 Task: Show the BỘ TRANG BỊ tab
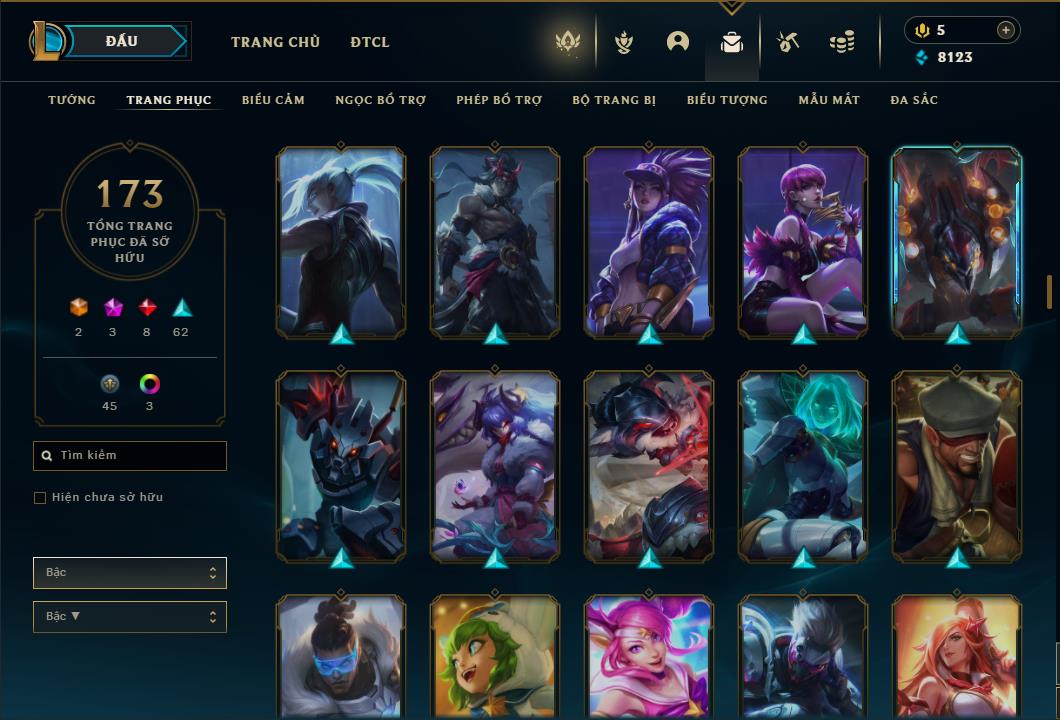pyautogui.click(x=614, y=100)
